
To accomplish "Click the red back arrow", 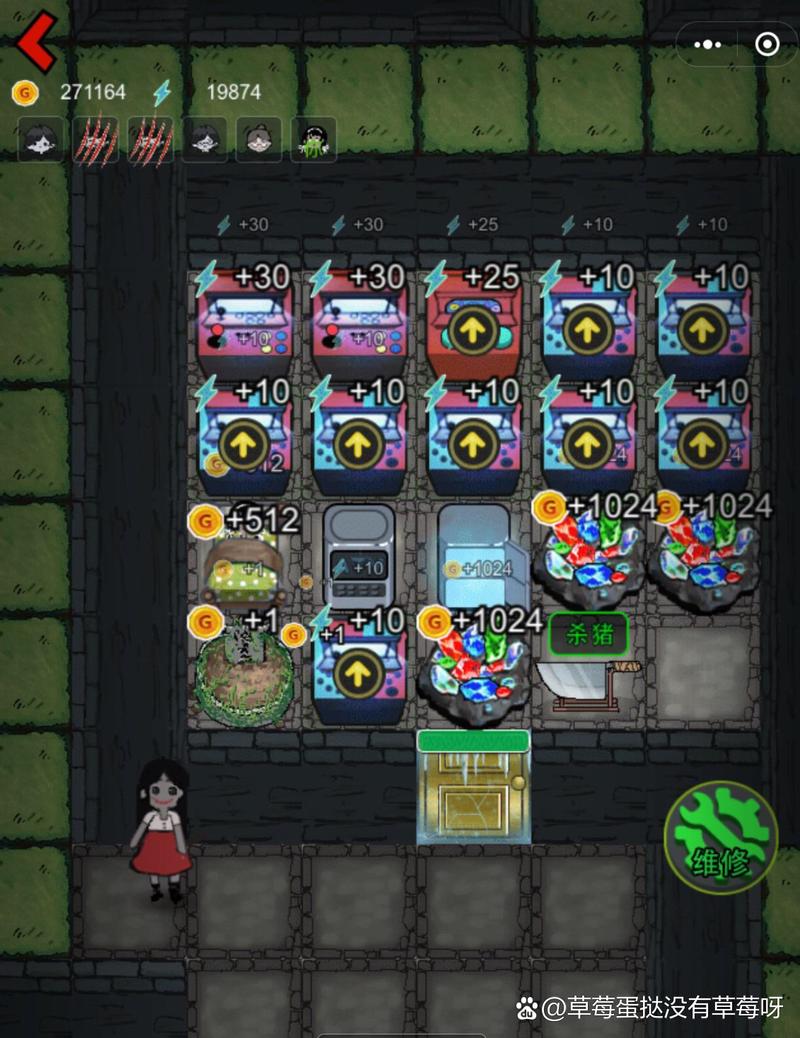I will tap(36, 41).
